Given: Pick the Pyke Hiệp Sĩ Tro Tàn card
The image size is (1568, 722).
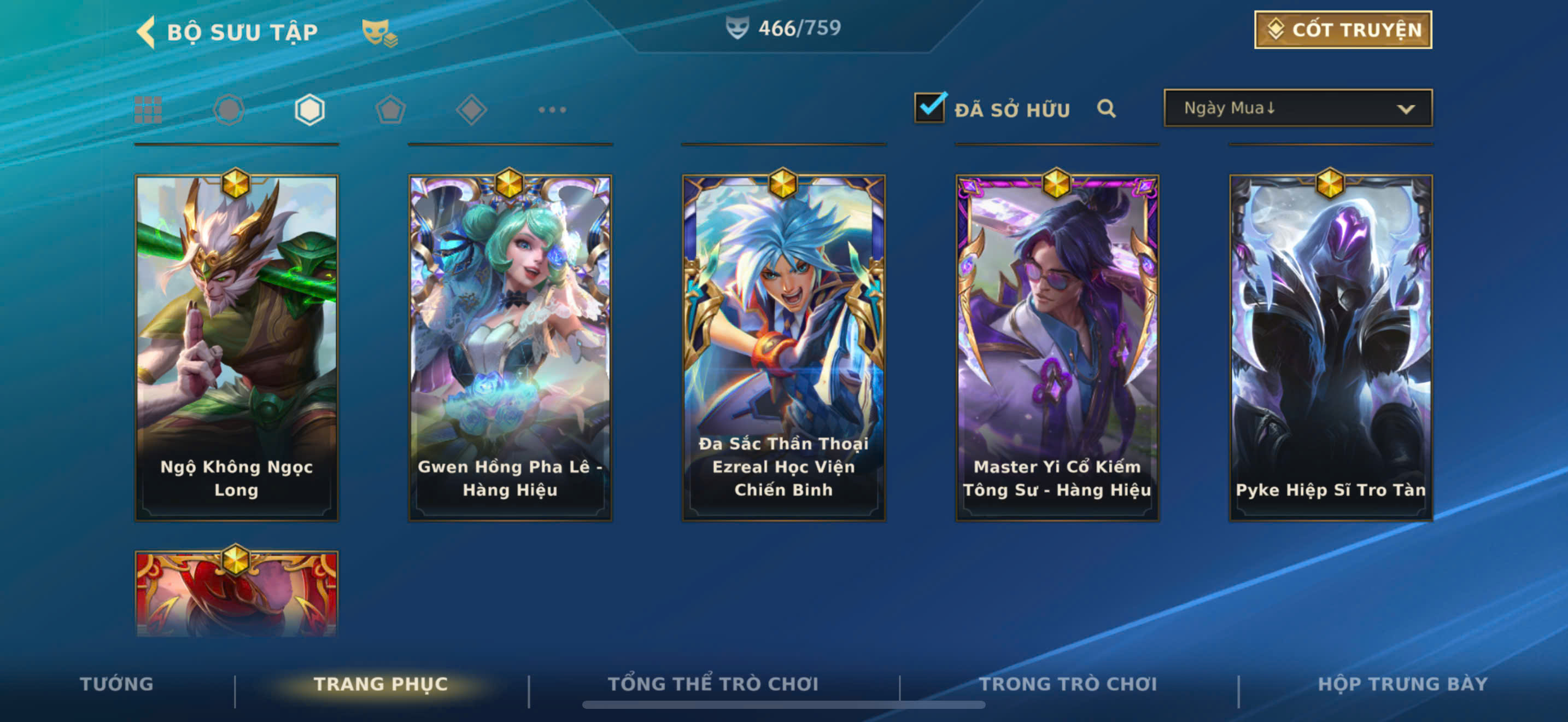Looking at the screenshot, I should click(x=1330, y=347).
